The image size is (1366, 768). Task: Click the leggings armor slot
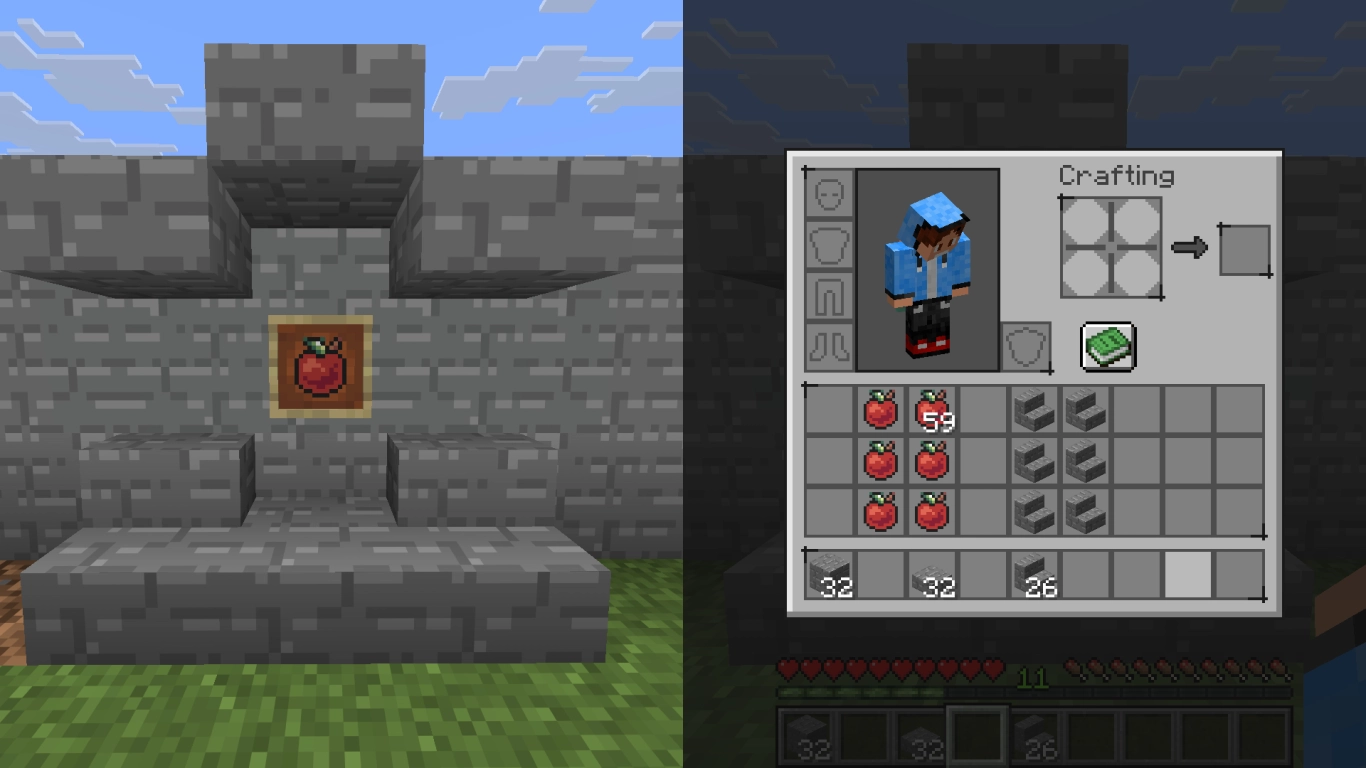click(829, 295)
